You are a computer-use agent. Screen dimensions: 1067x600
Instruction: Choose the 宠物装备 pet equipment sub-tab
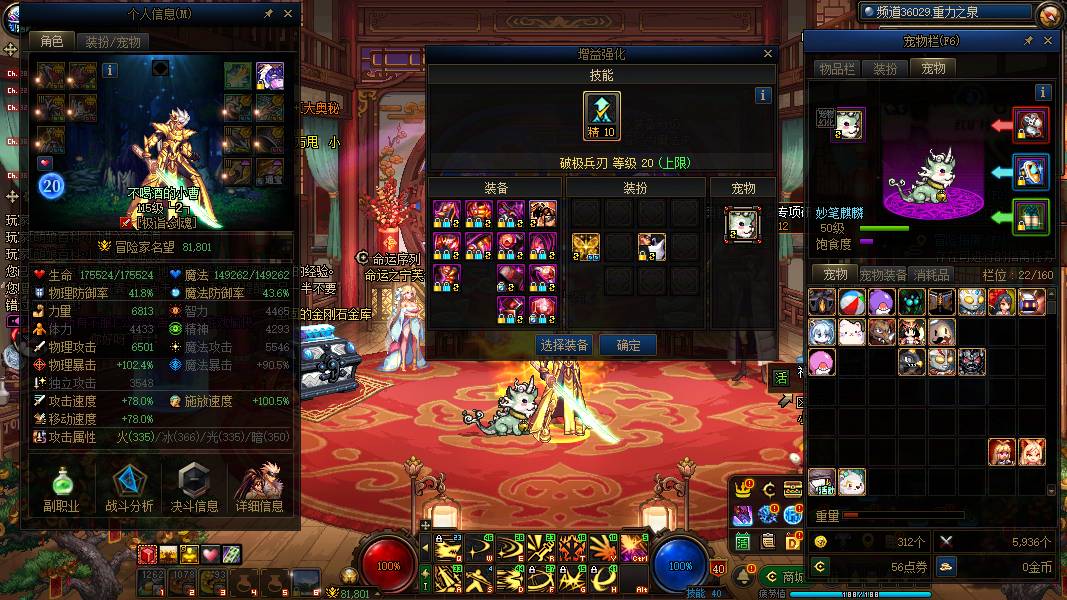point(883,274)
